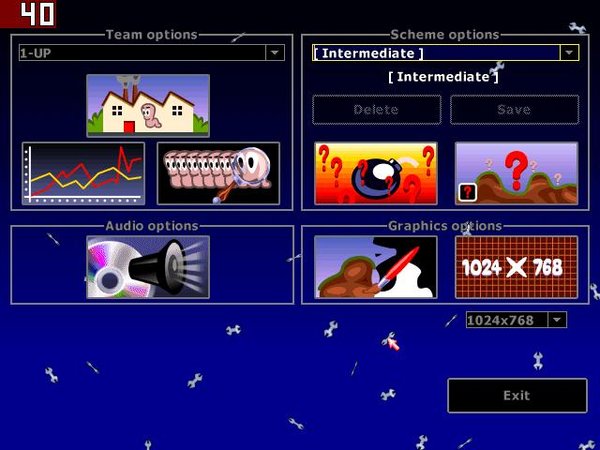The width and height of the screenshot is (600, 450).
Task: Click the paintbrush landscape graphics picture
Action: 376,267
